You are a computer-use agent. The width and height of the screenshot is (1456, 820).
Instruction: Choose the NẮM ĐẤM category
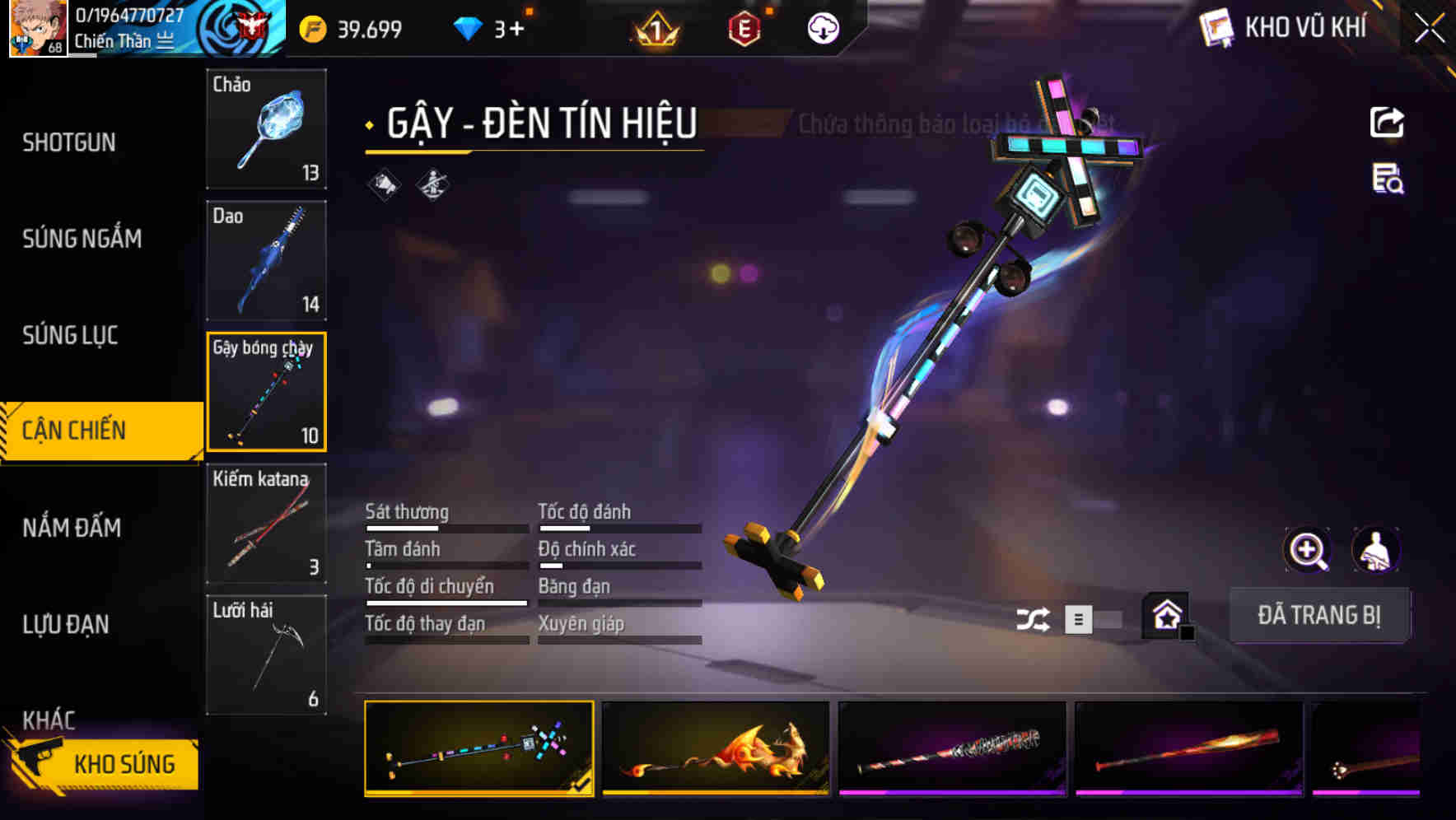coord(72,528)
